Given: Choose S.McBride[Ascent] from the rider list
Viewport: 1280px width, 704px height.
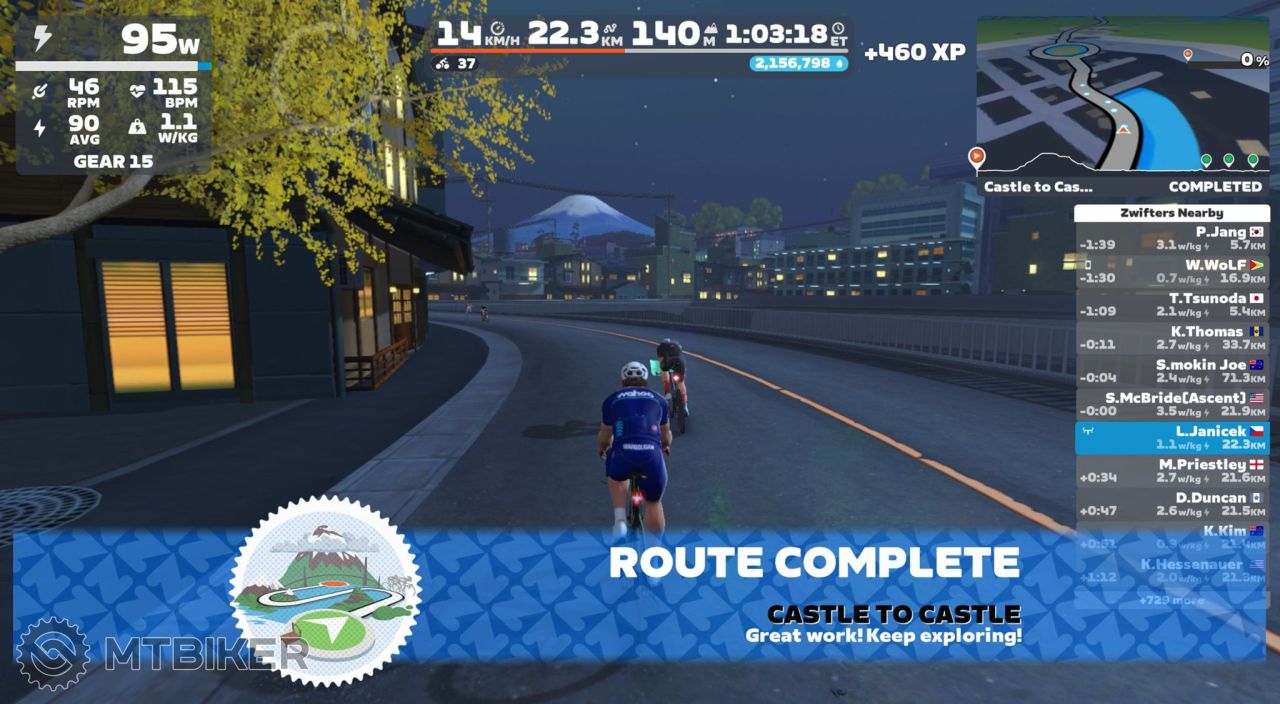Looking at the screenshot, I should [x=1171, y=404].
